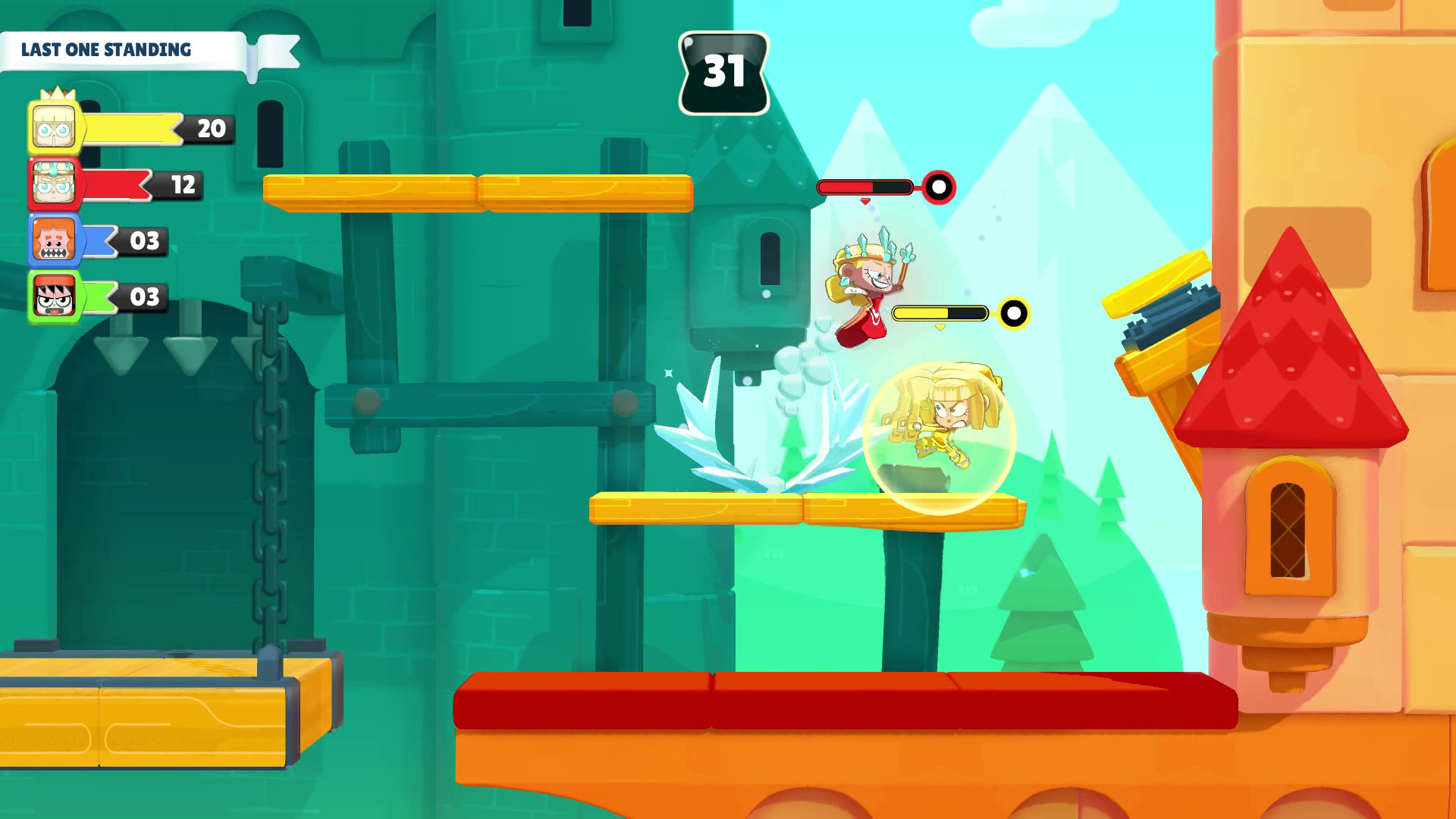Select the blue player's portrait
This screenshot has width=1456, height=819.
coord(53,240)
